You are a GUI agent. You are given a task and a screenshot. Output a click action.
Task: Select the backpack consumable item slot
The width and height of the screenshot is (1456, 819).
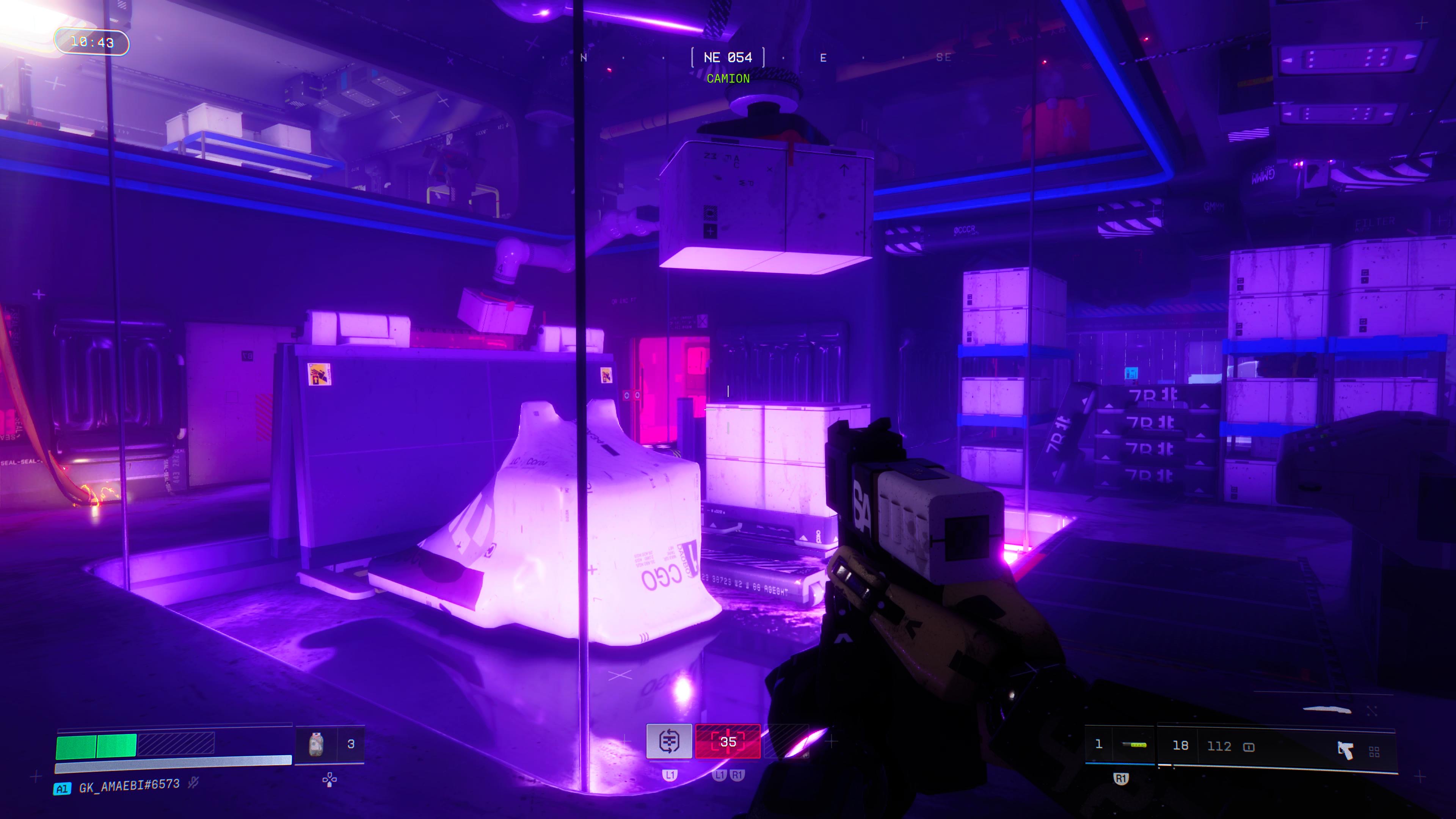(x=317, y=744)
